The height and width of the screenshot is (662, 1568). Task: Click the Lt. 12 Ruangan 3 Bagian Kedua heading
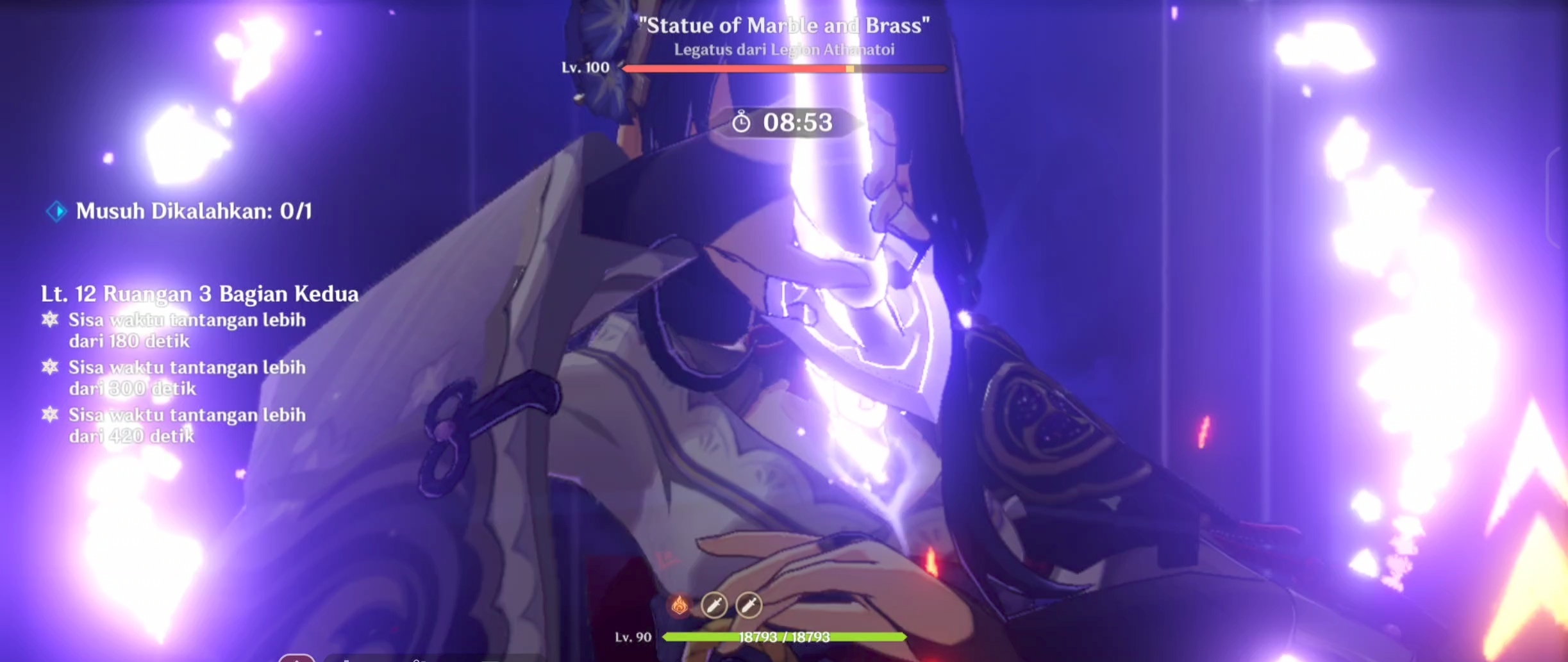[199, 294]
